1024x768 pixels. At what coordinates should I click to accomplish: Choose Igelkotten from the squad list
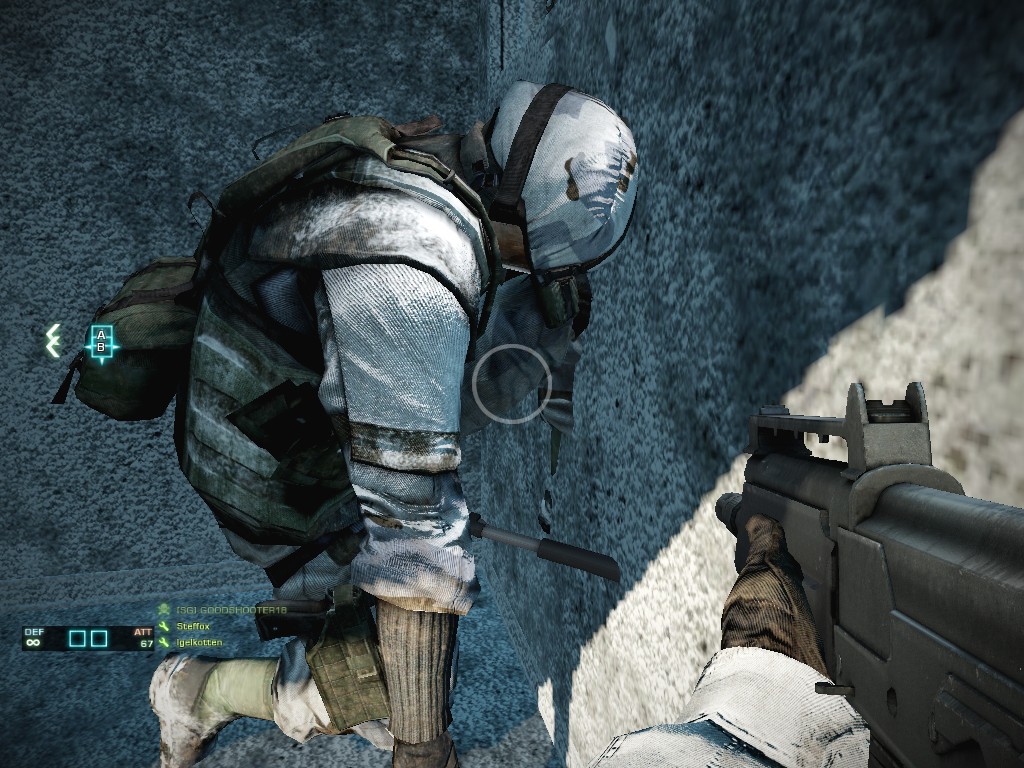pyautogui.click(x=198, y=642)
